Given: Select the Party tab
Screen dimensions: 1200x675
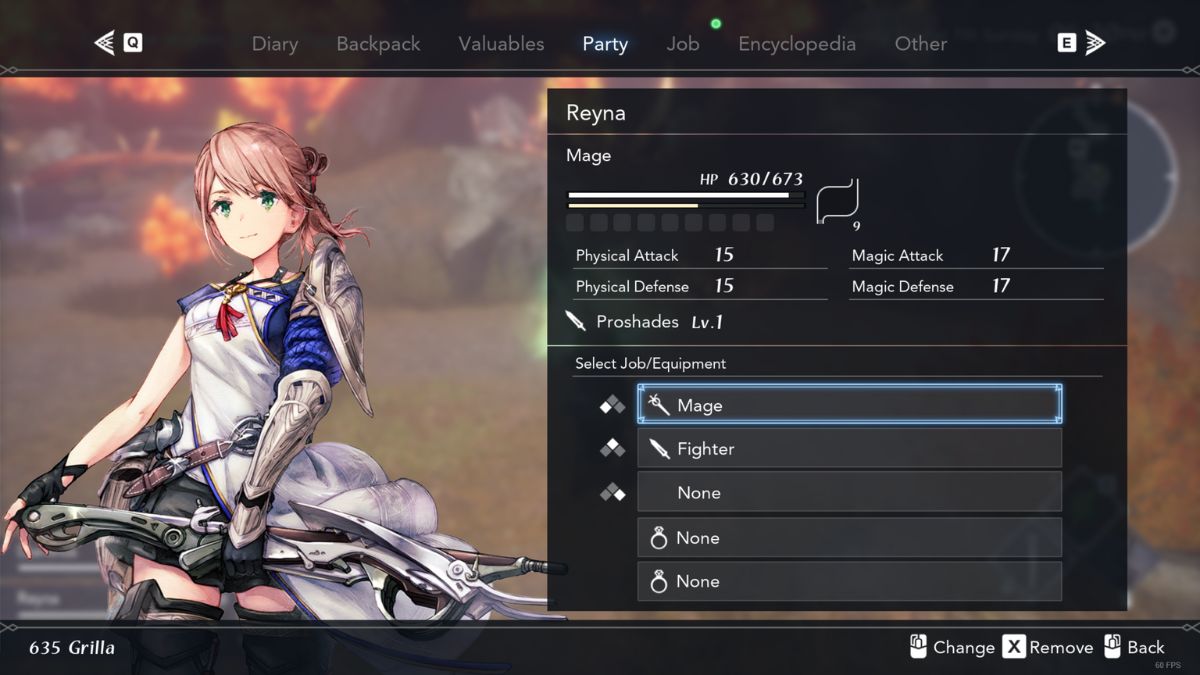Looking at the screenshot, I should [605, 44].
